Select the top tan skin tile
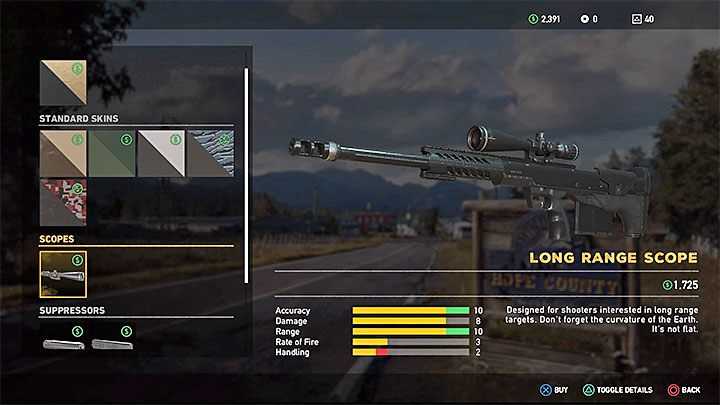Image resolution: width=720 pixels, height=405 pixels. click(63, 83)
